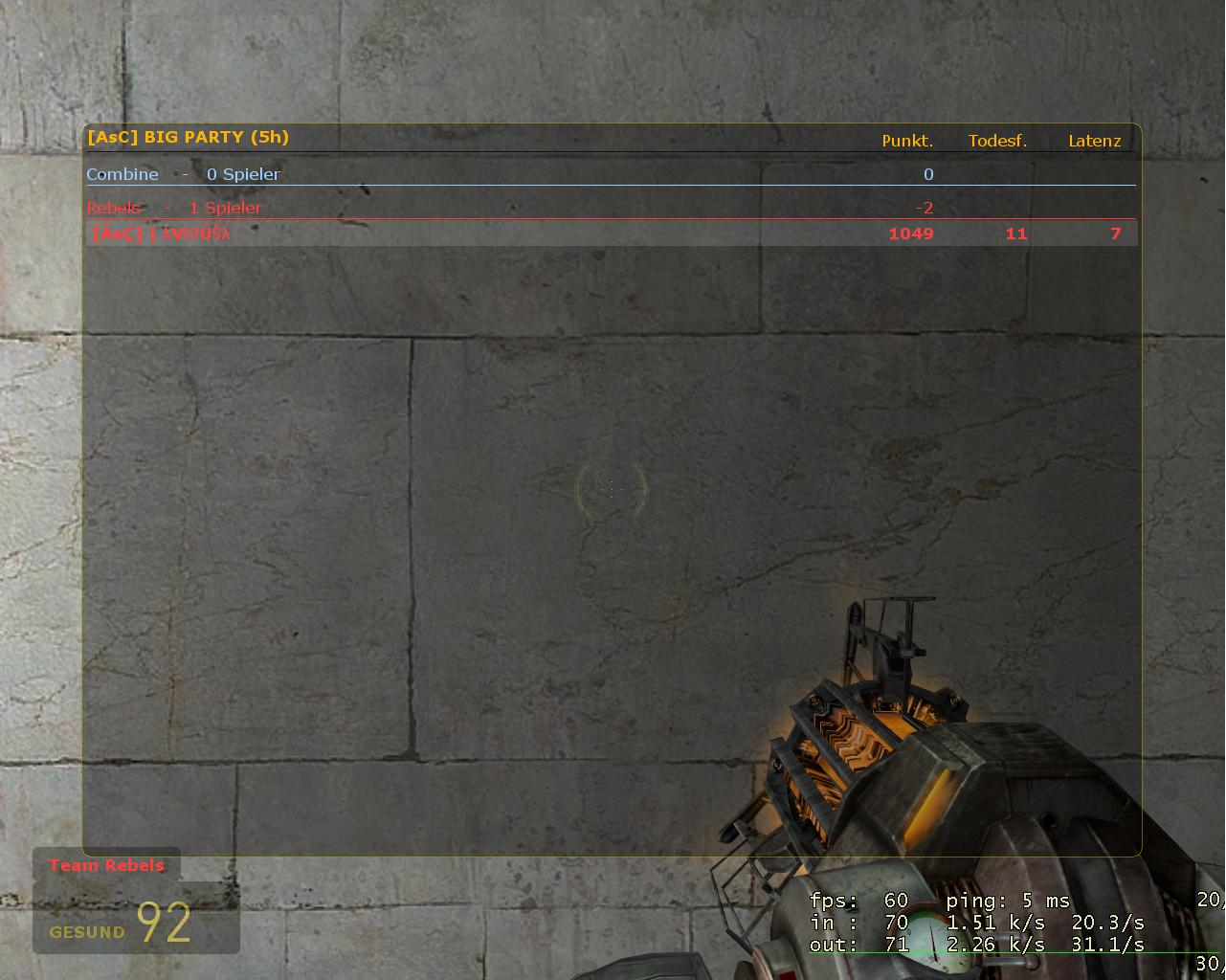Click the server title [AsC] BIG PARTY (5h)
Image resolution: width=1226 pixels, height=980 pixels.
pyautogui.click(x=189, y=137)
